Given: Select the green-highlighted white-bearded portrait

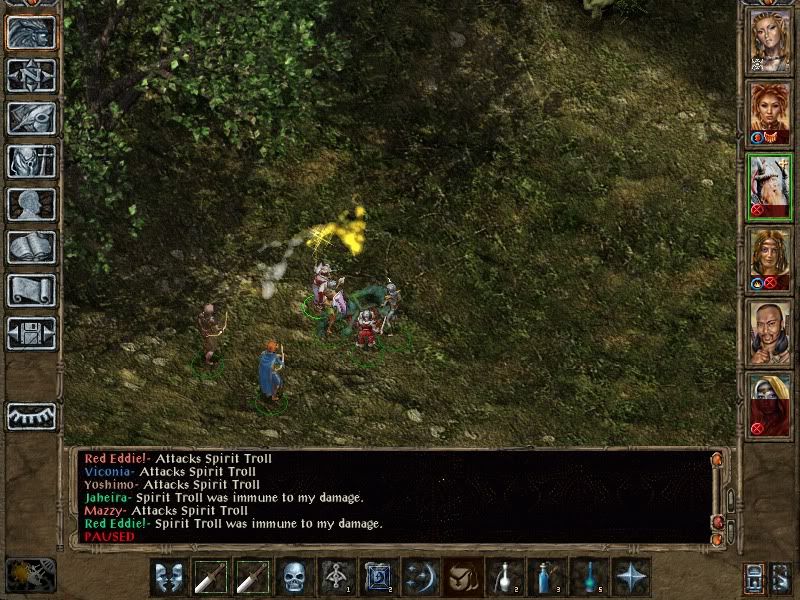Looking at the screenshot, I should (x=770, y=187).
